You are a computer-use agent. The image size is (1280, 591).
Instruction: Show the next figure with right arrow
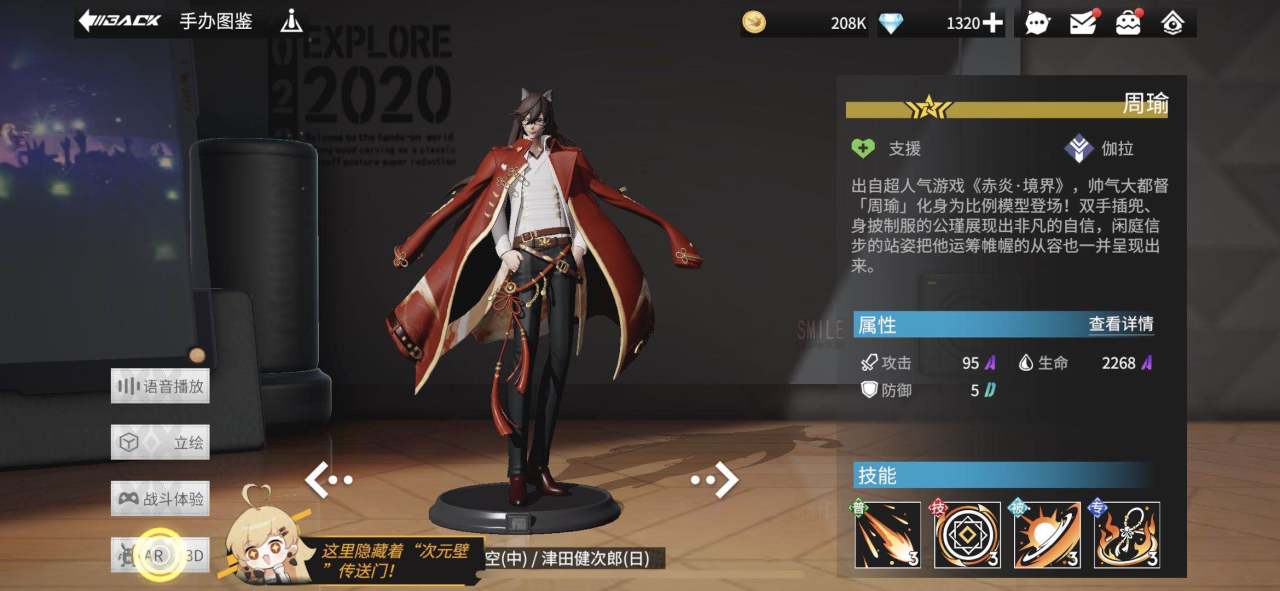(716, 480)
